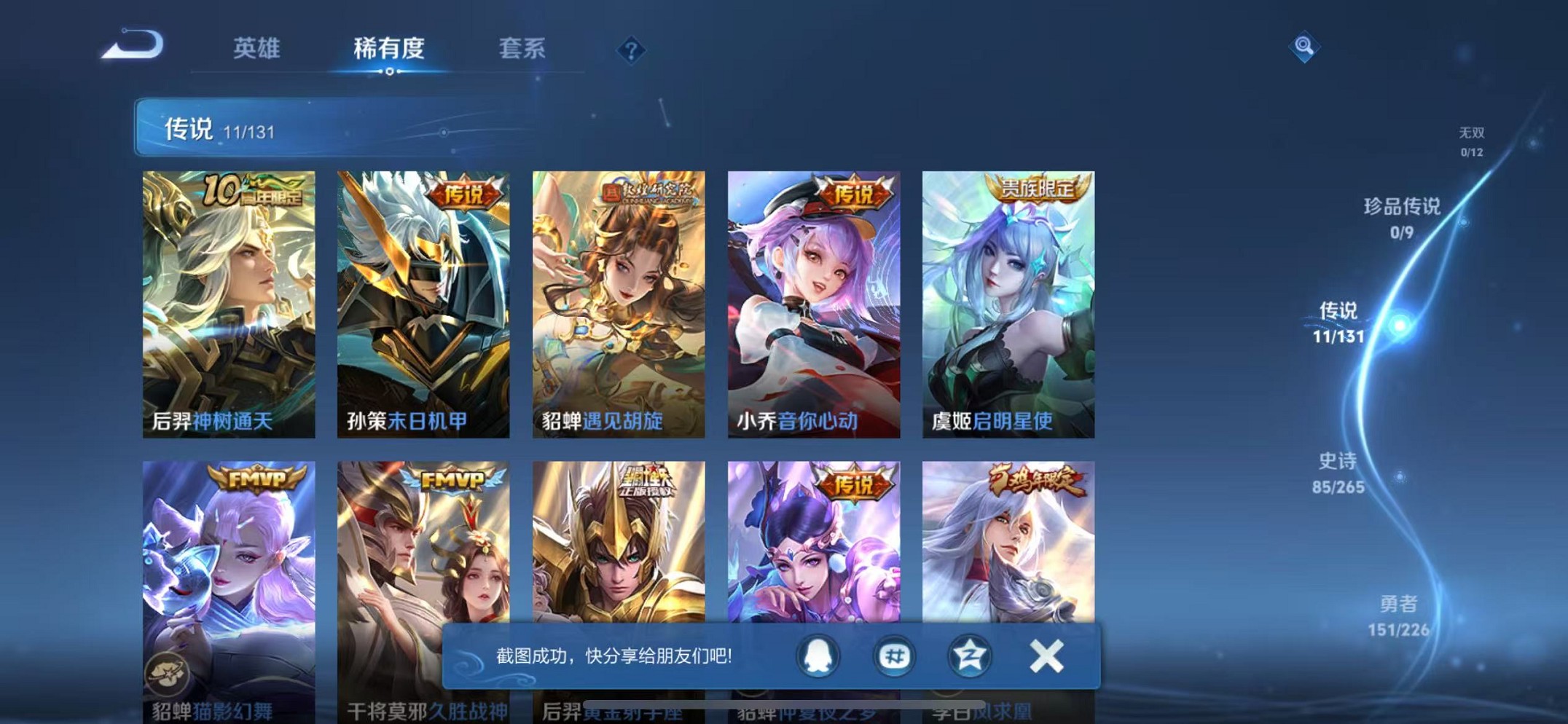Dismiss the screenshot share toast with X
1568x724 pixels.
point(1046,655)
